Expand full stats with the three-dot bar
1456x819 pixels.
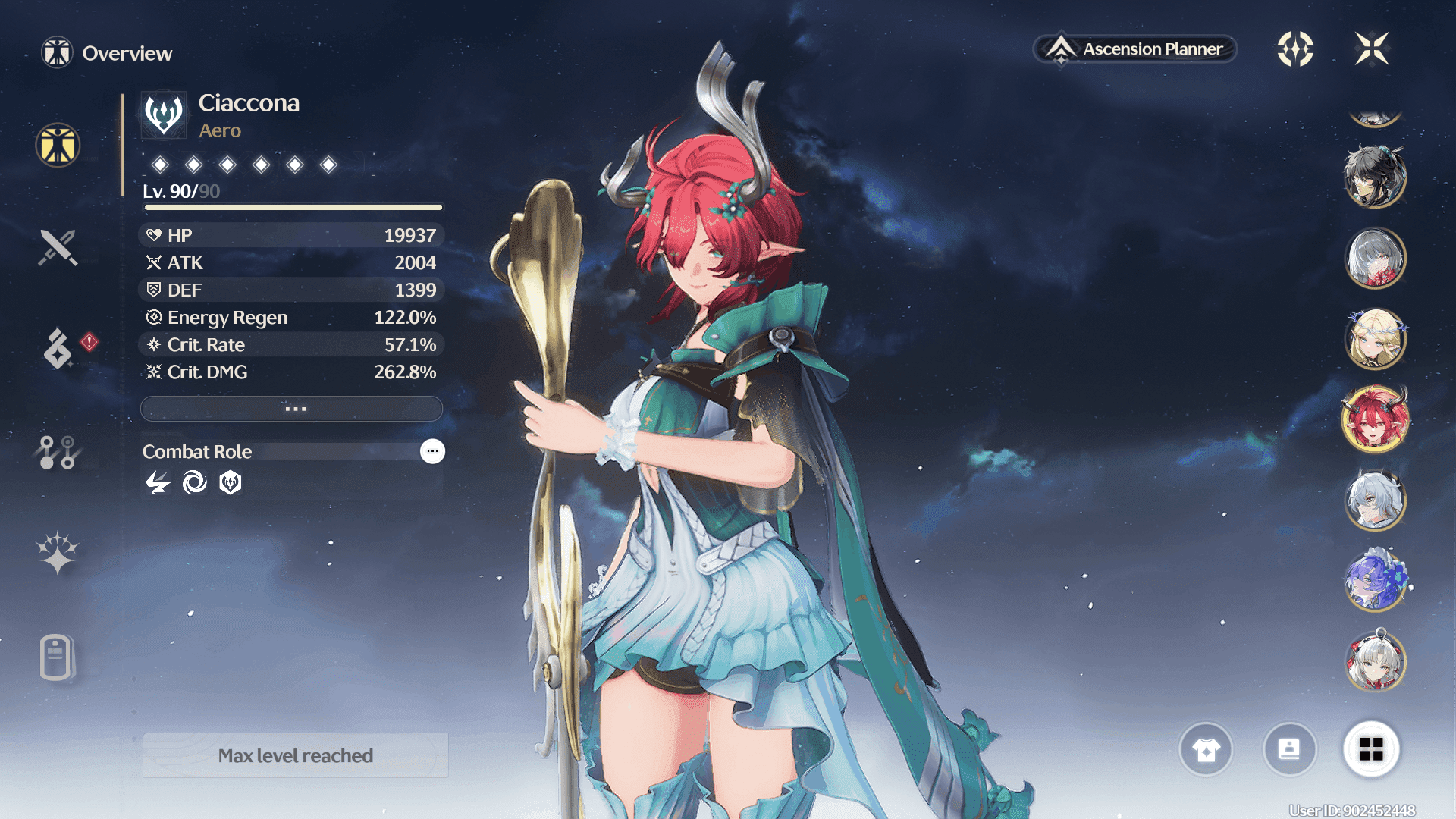(292, 409)
